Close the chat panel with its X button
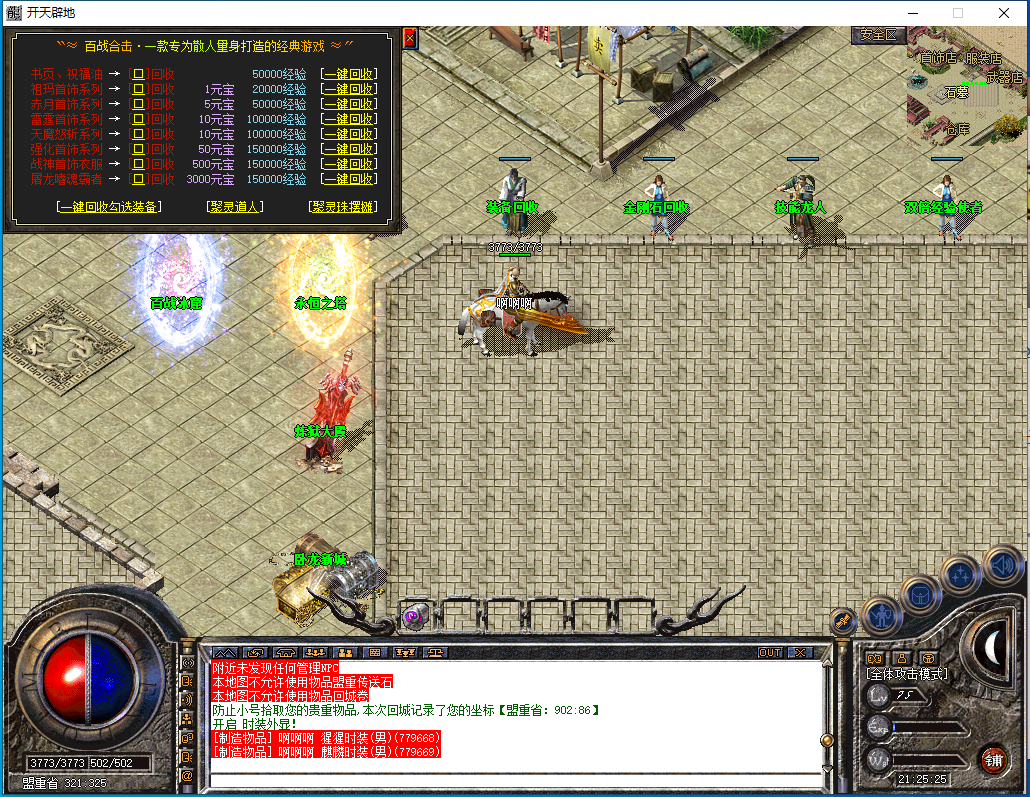The height and width of the screenshot is (797, 1030). click(800, 652)
